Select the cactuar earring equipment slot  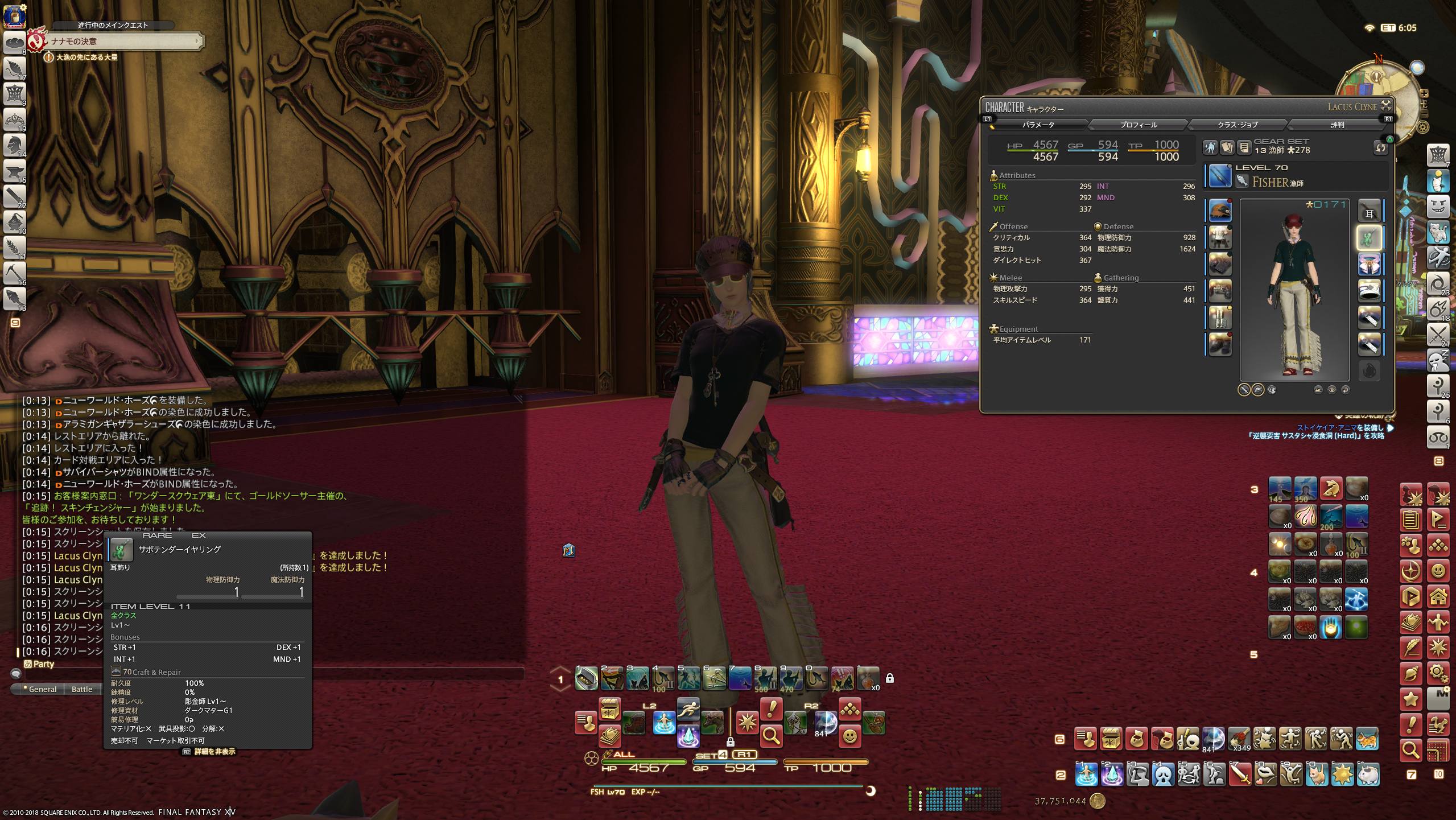pos(1369,238)
